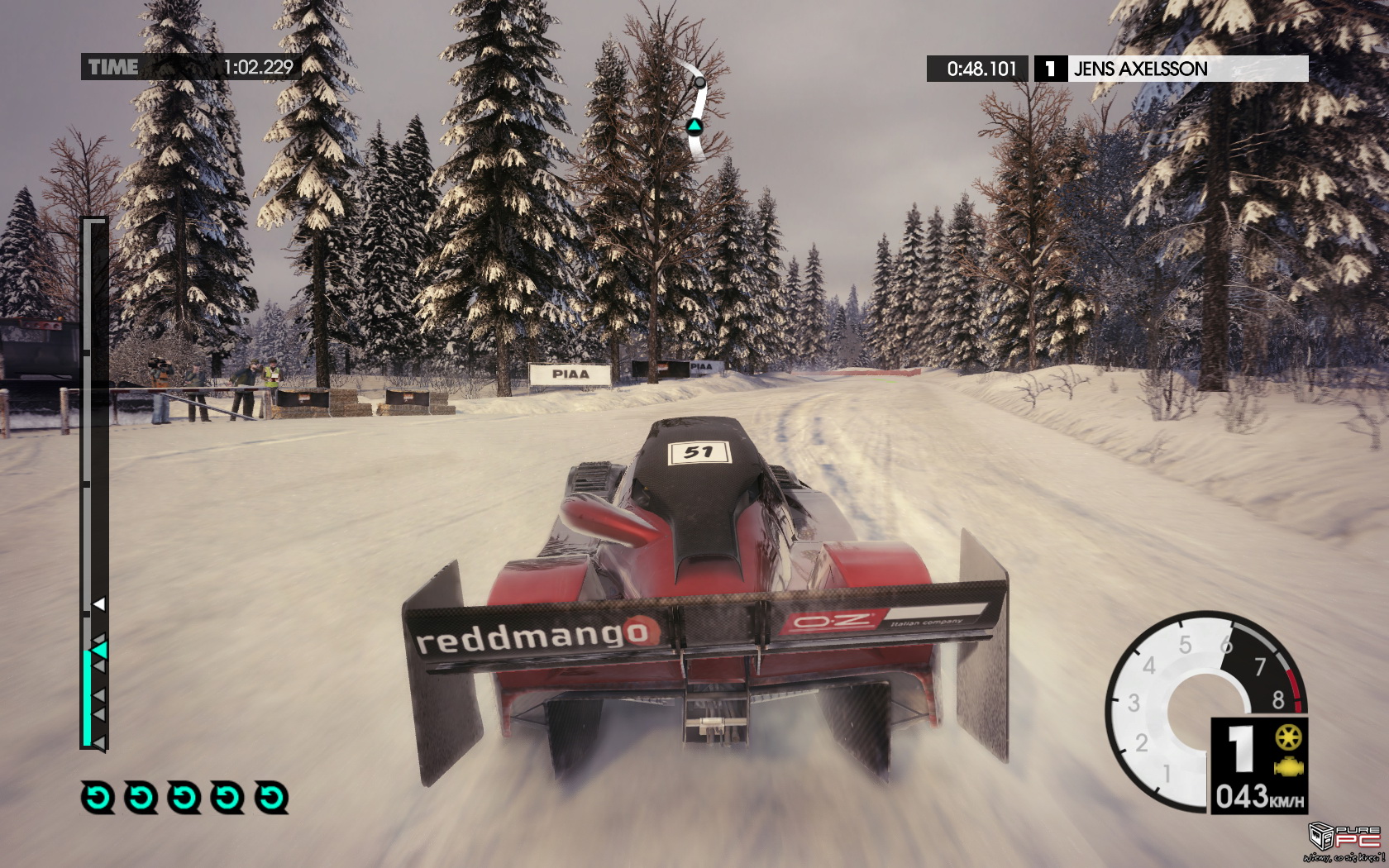Click the yellow engine warning icon
Screen dimensions: 1389x868
[1288, 768]
